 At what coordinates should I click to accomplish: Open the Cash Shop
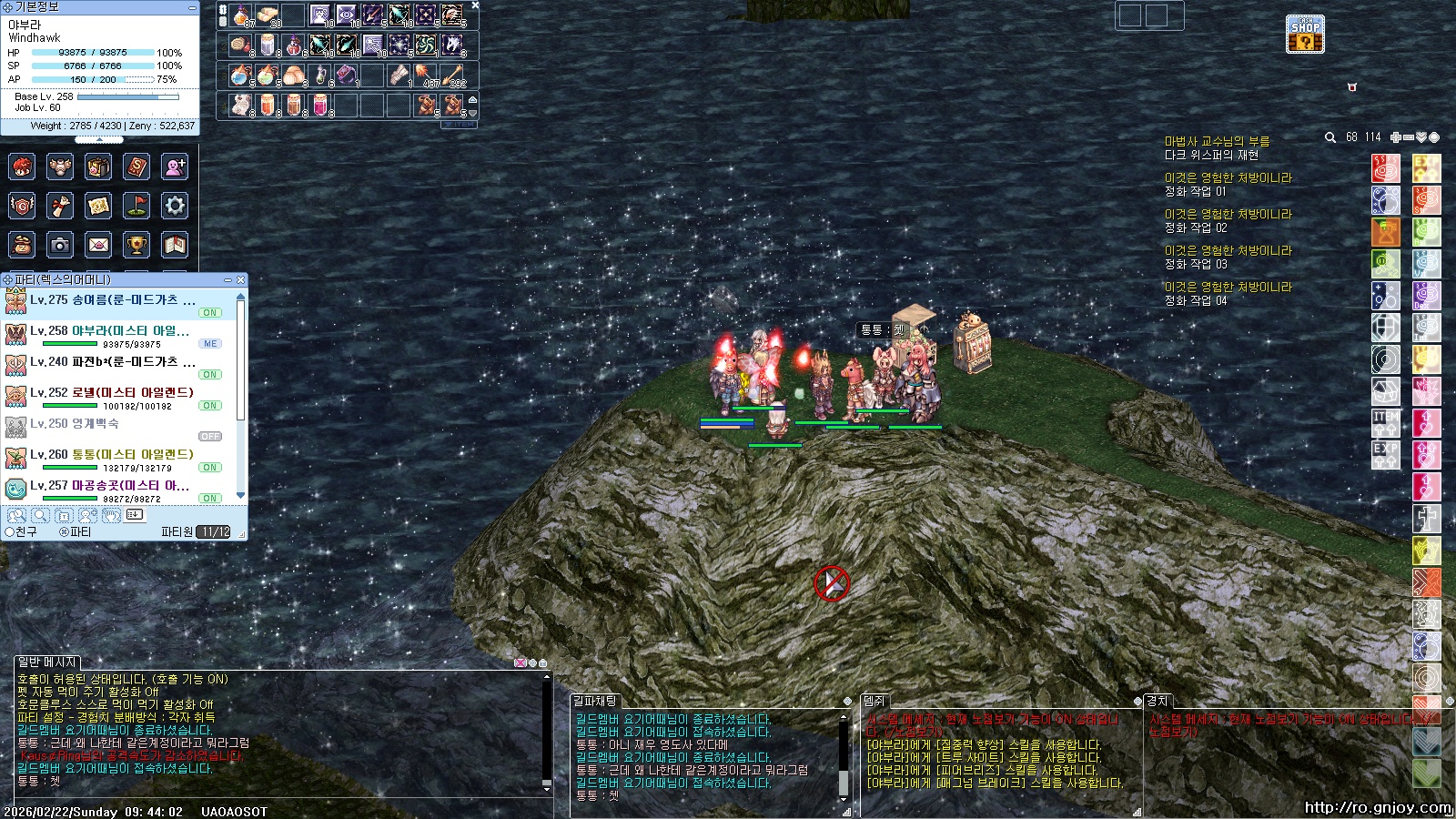click(1305, 35)
